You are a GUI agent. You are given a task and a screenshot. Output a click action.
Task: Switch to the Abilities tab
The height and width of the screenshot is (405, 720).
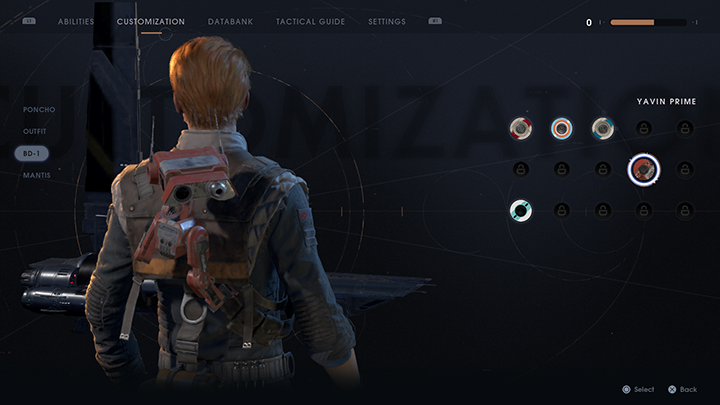[76, 21]
